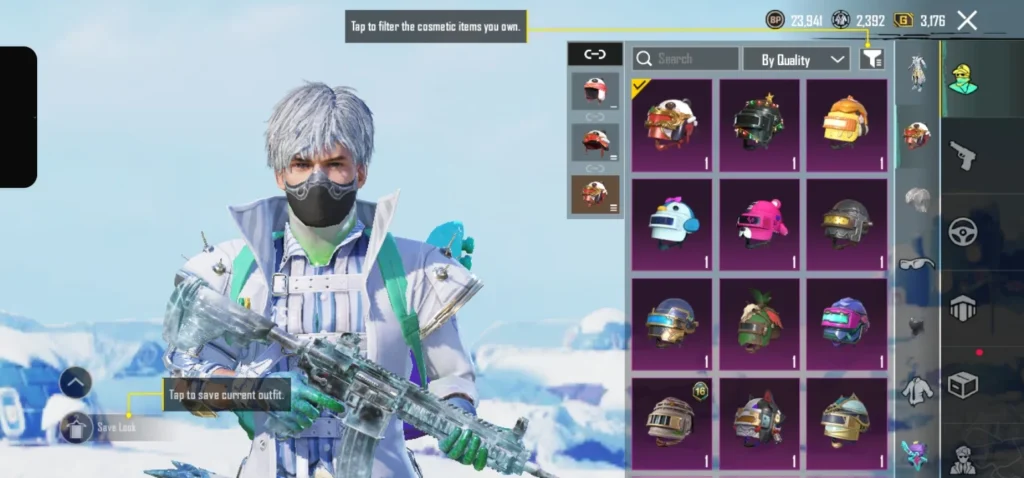Select the white and blue bird helmet
The image size is (1024, 478).
672,224
